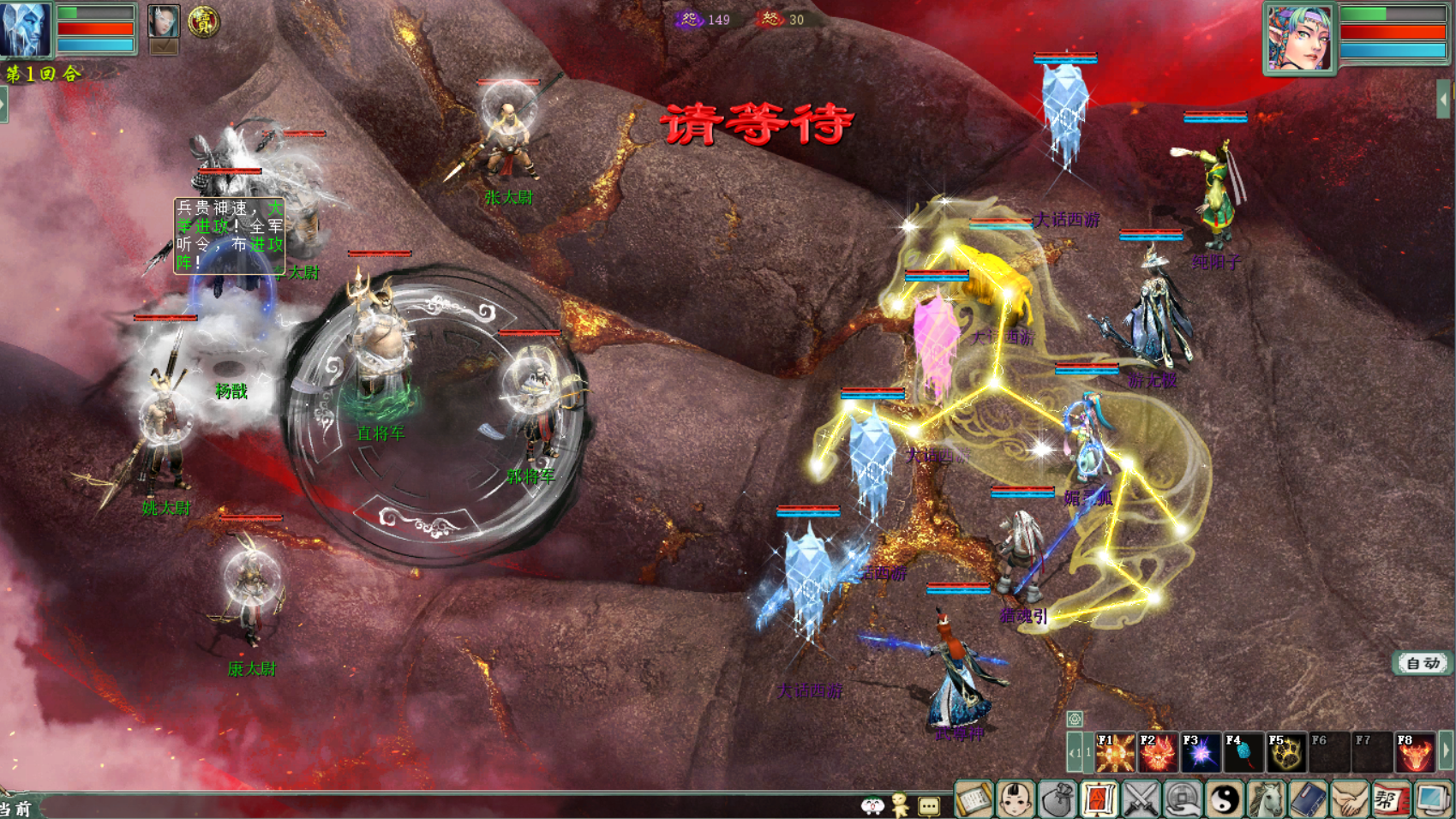The image size is (1456, 819).
Task: Cast the F3 purple starburst skill
Action: coord(1201,753)
